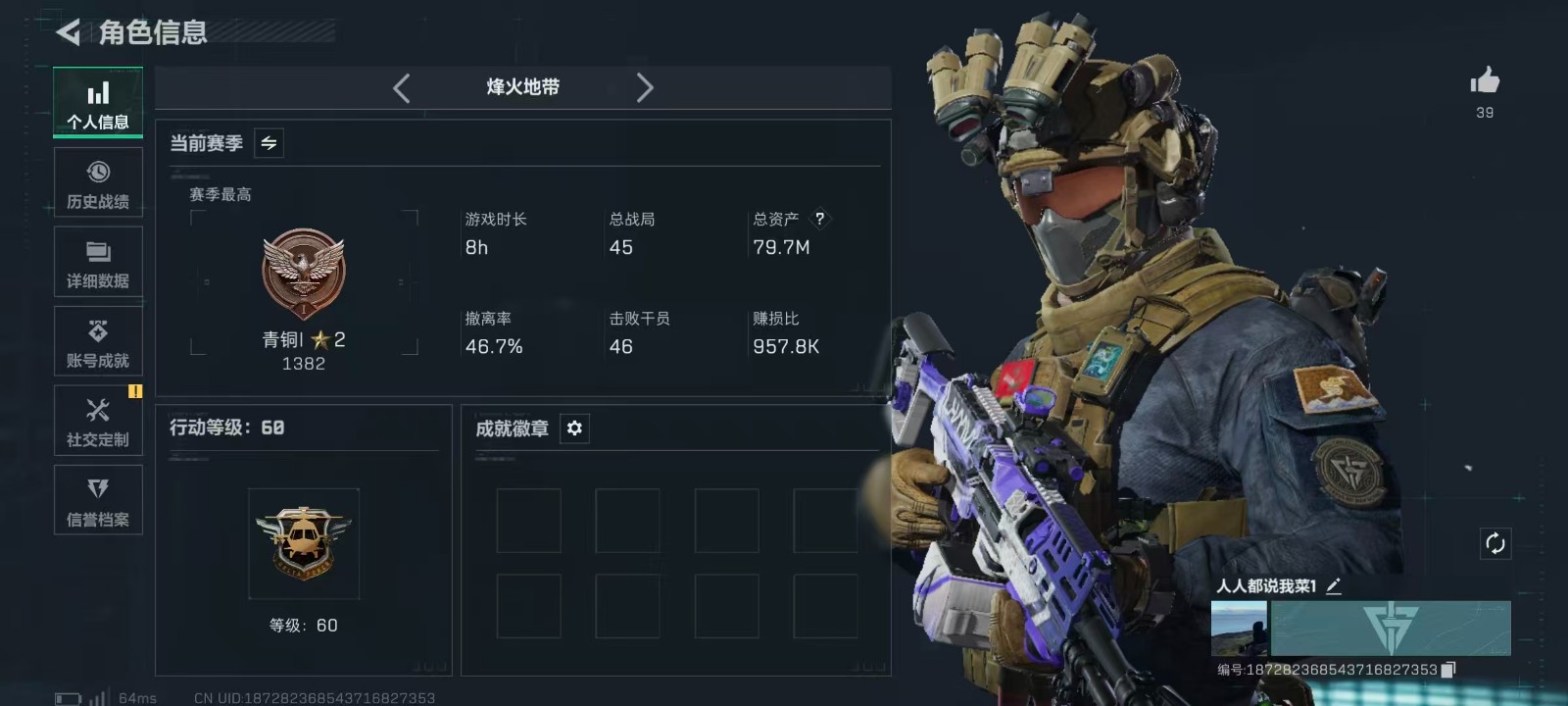Edit the player name 人人都说我菜1
Viewport: 1568px width, 706px height.
point(1334,586)
